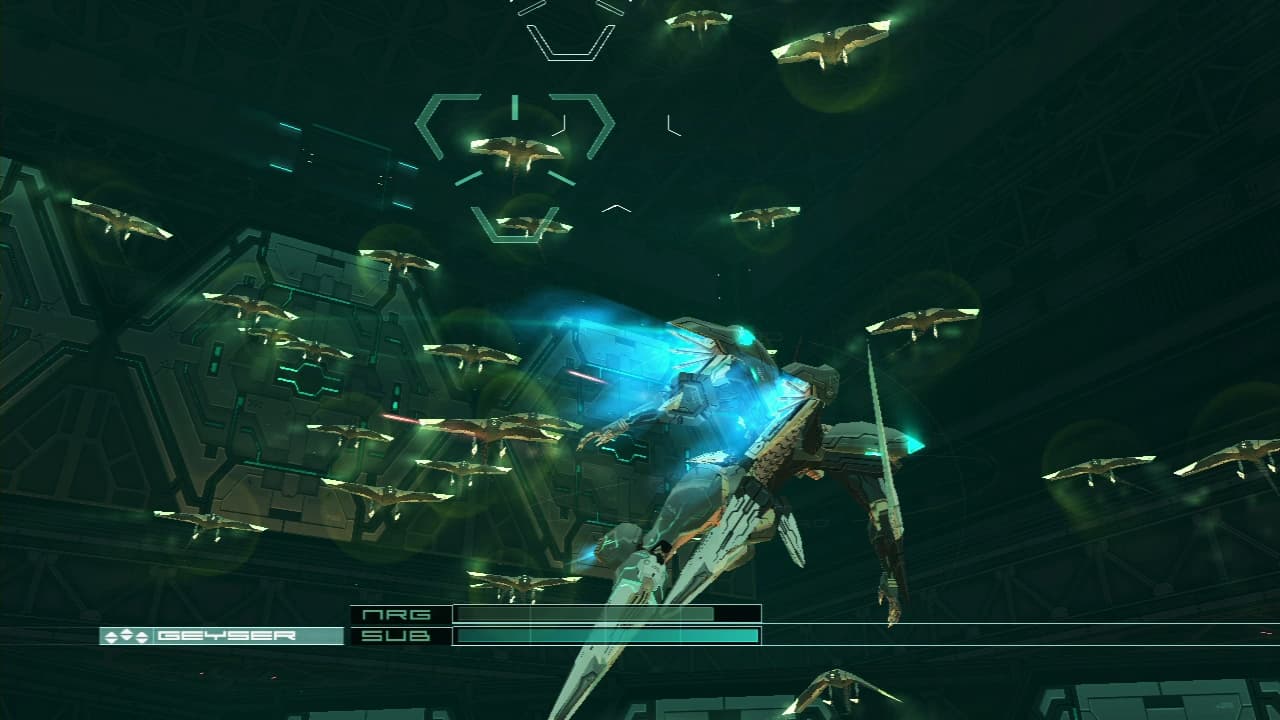Select the GEYSER weapon name text

click(230, 634)
